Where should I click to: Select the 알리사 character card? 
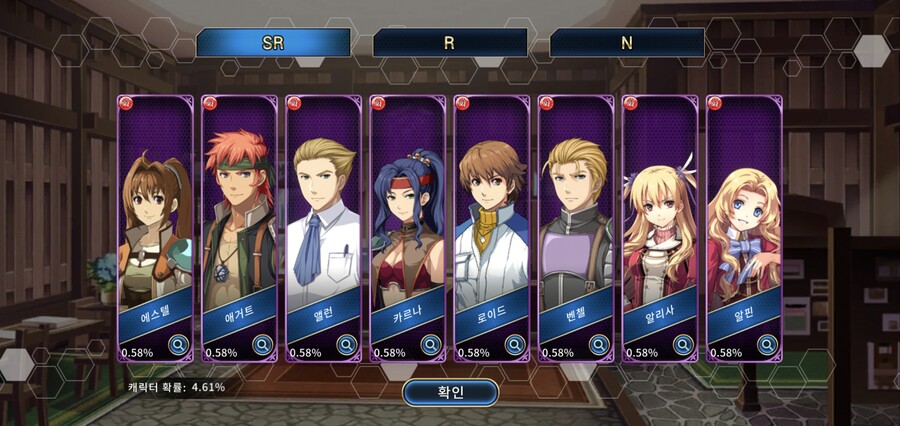659,220
